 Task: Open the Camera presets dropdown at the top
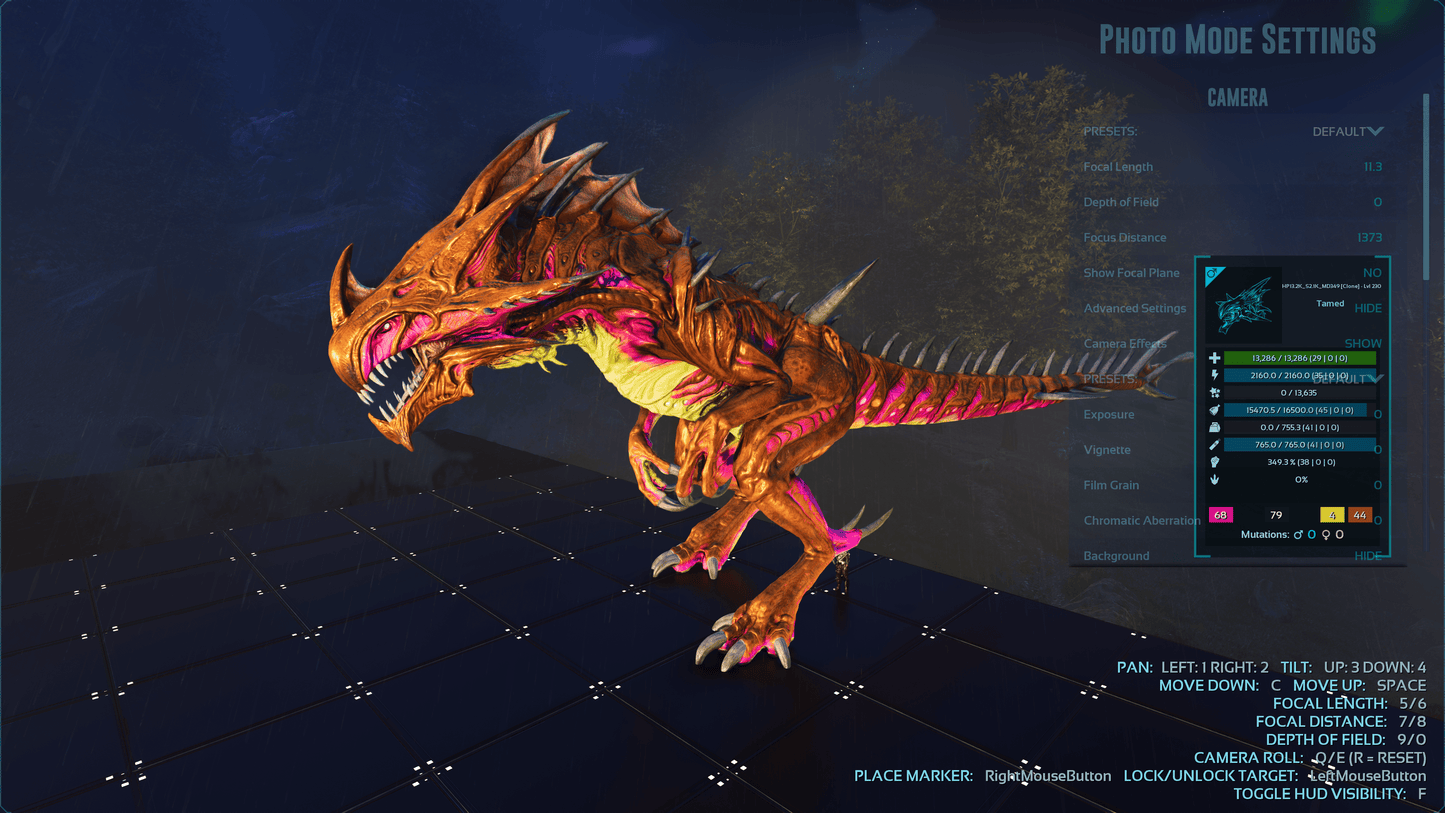[1347, 132]
